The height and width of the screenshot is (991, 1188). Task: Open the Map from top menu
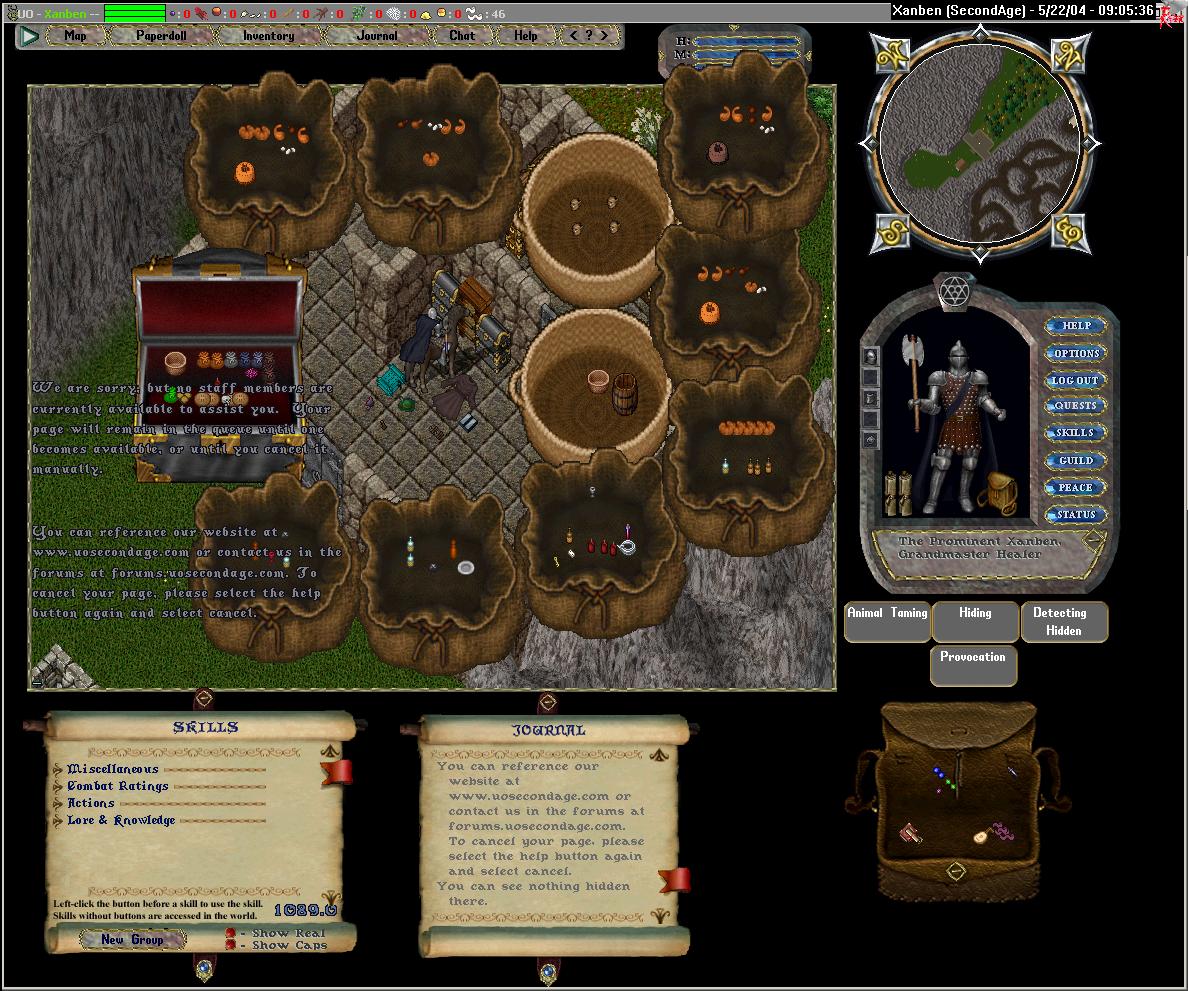[x=75, y=36]
